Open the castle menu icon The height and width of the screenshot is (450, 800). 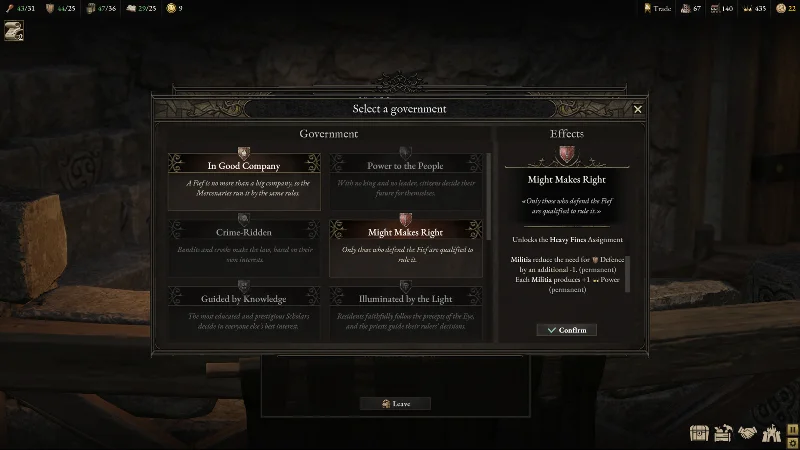coord(770,434)
